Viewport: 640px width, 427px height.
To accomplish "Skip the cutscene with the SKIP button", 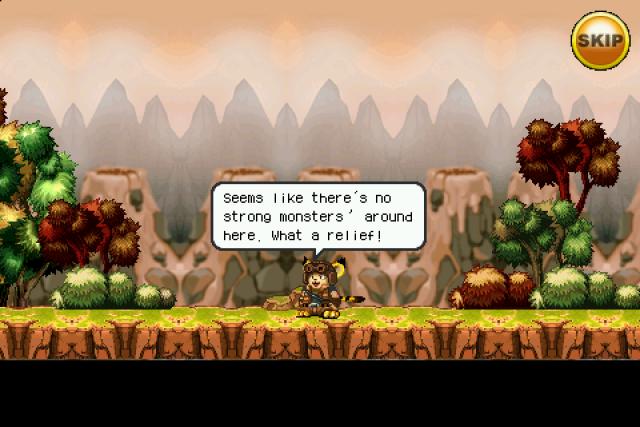I will (x=600, y=40).
